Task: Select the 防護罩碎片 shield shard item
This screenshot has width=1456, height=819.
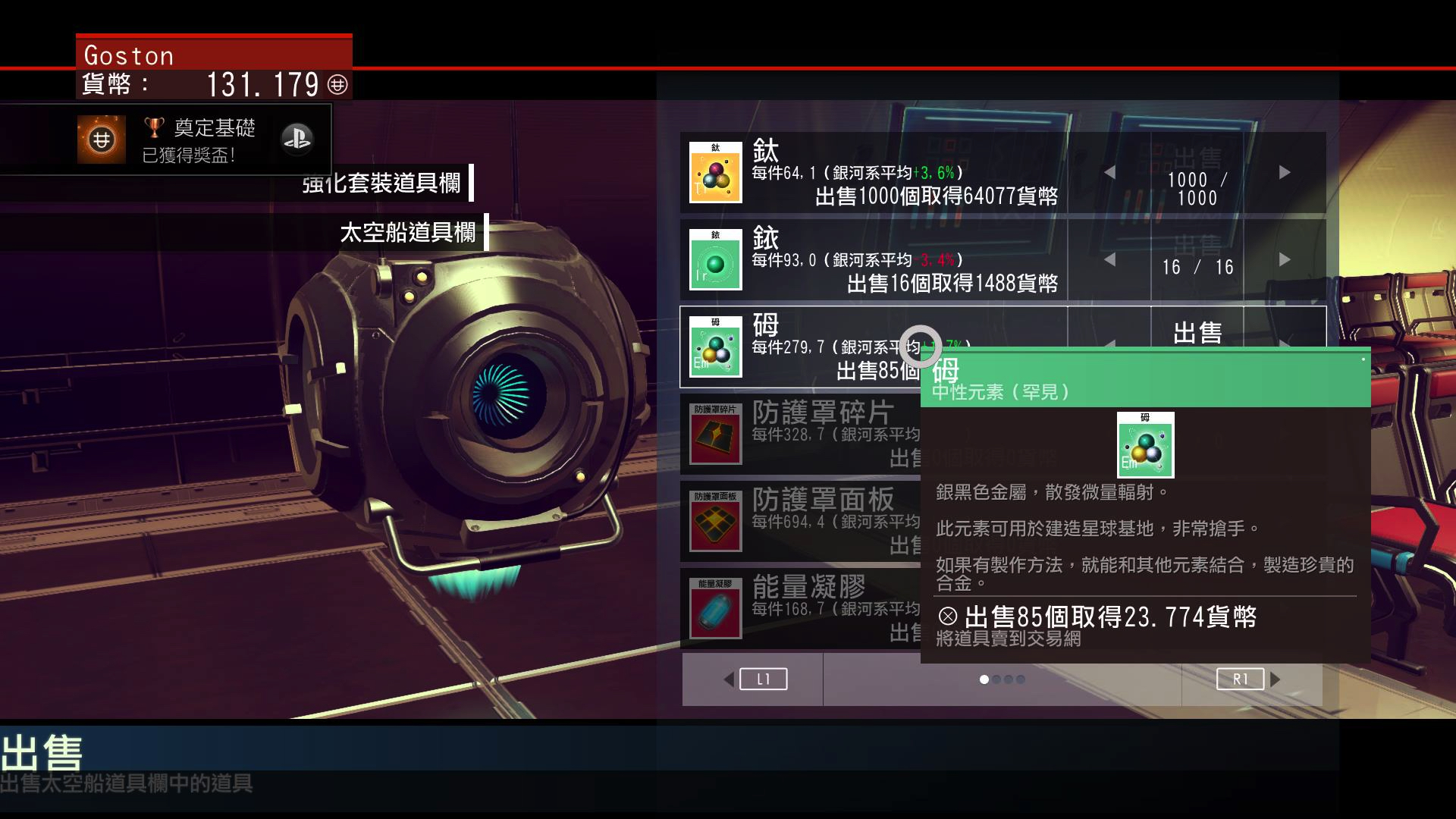Action: (x=804, y=434)
